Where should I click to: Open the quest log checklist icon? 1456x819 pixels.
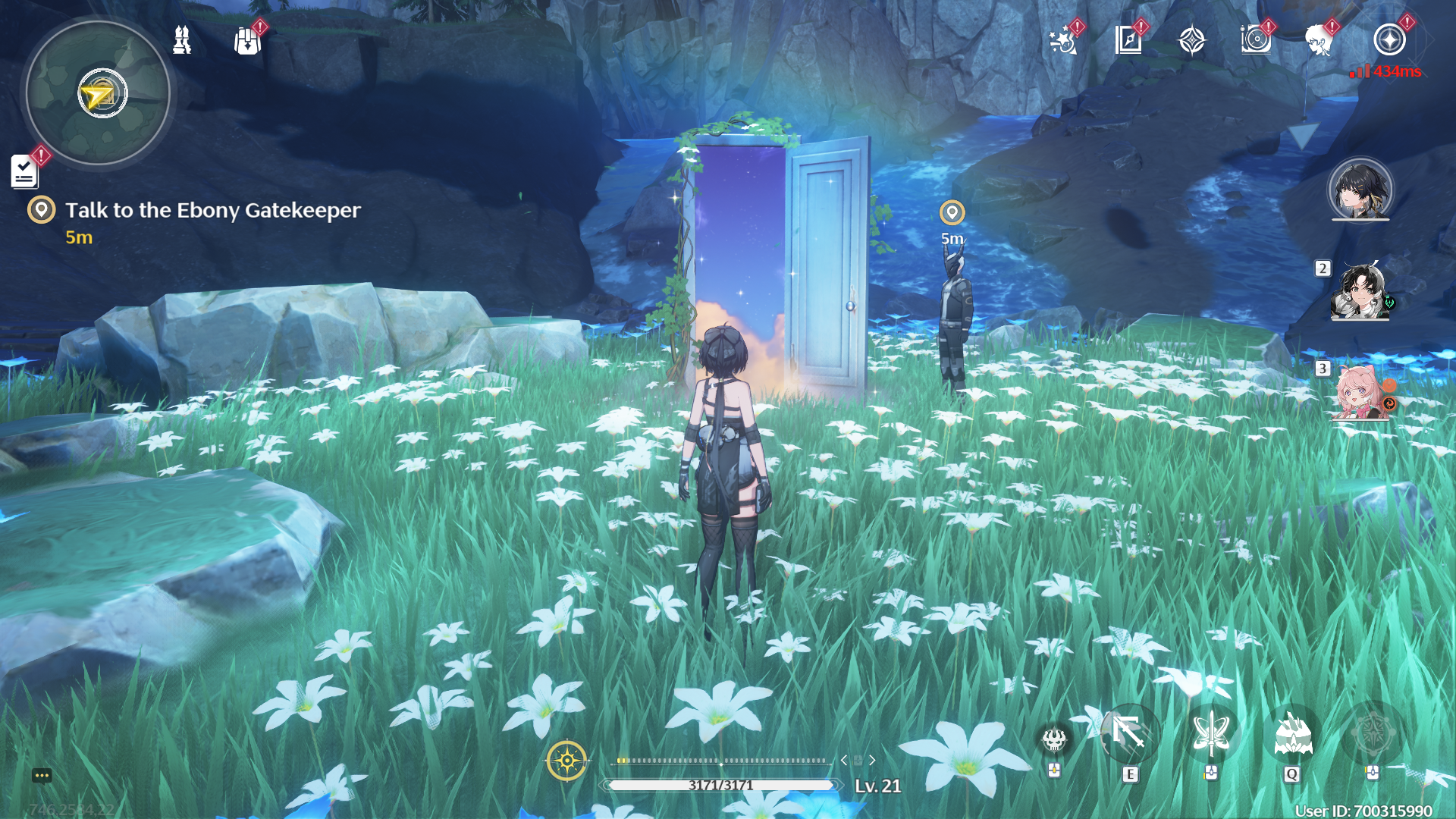tap(24, 171)
